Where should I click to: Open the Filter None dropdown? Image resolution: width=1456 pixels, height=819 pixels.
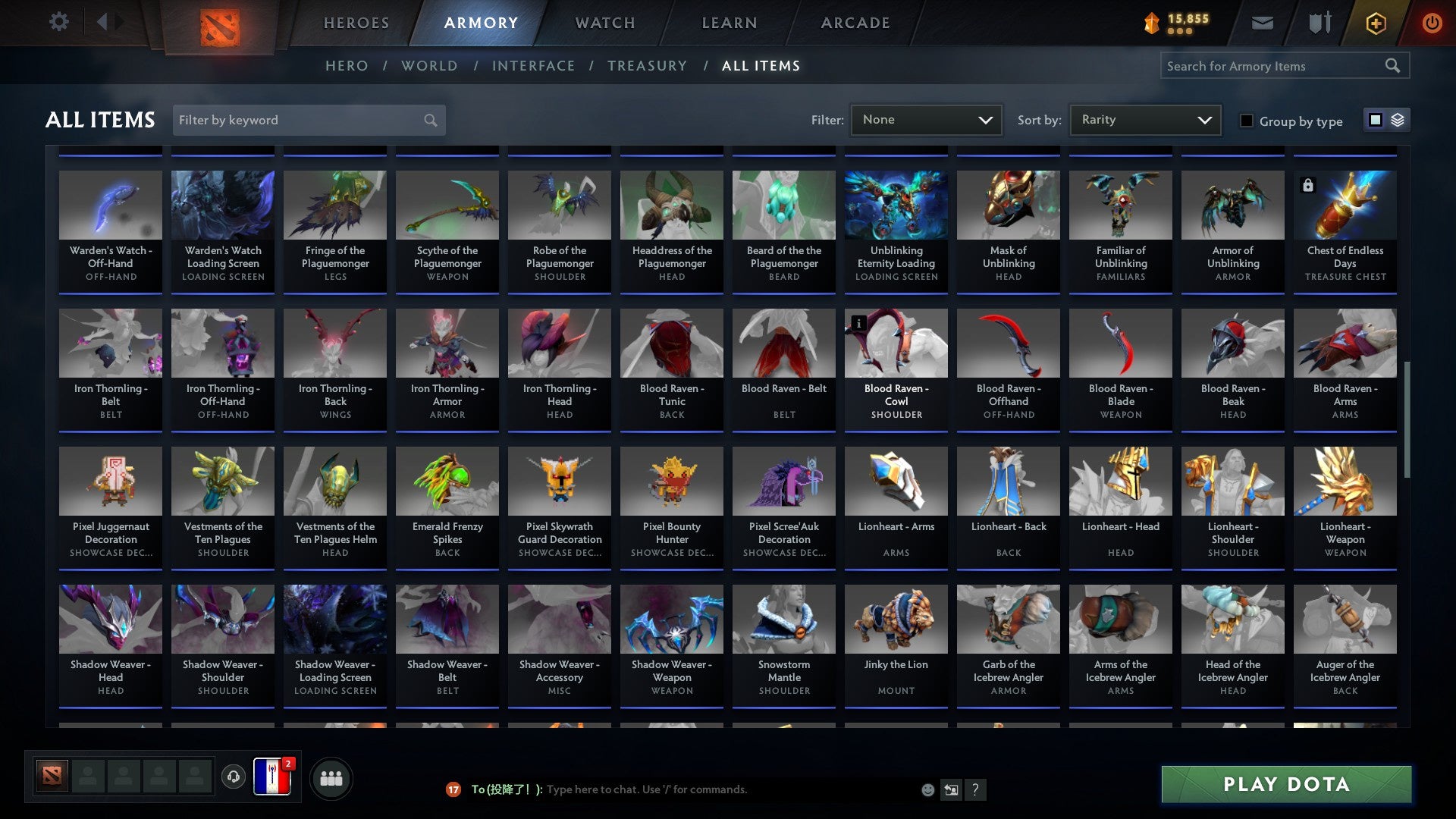[925, 119]
